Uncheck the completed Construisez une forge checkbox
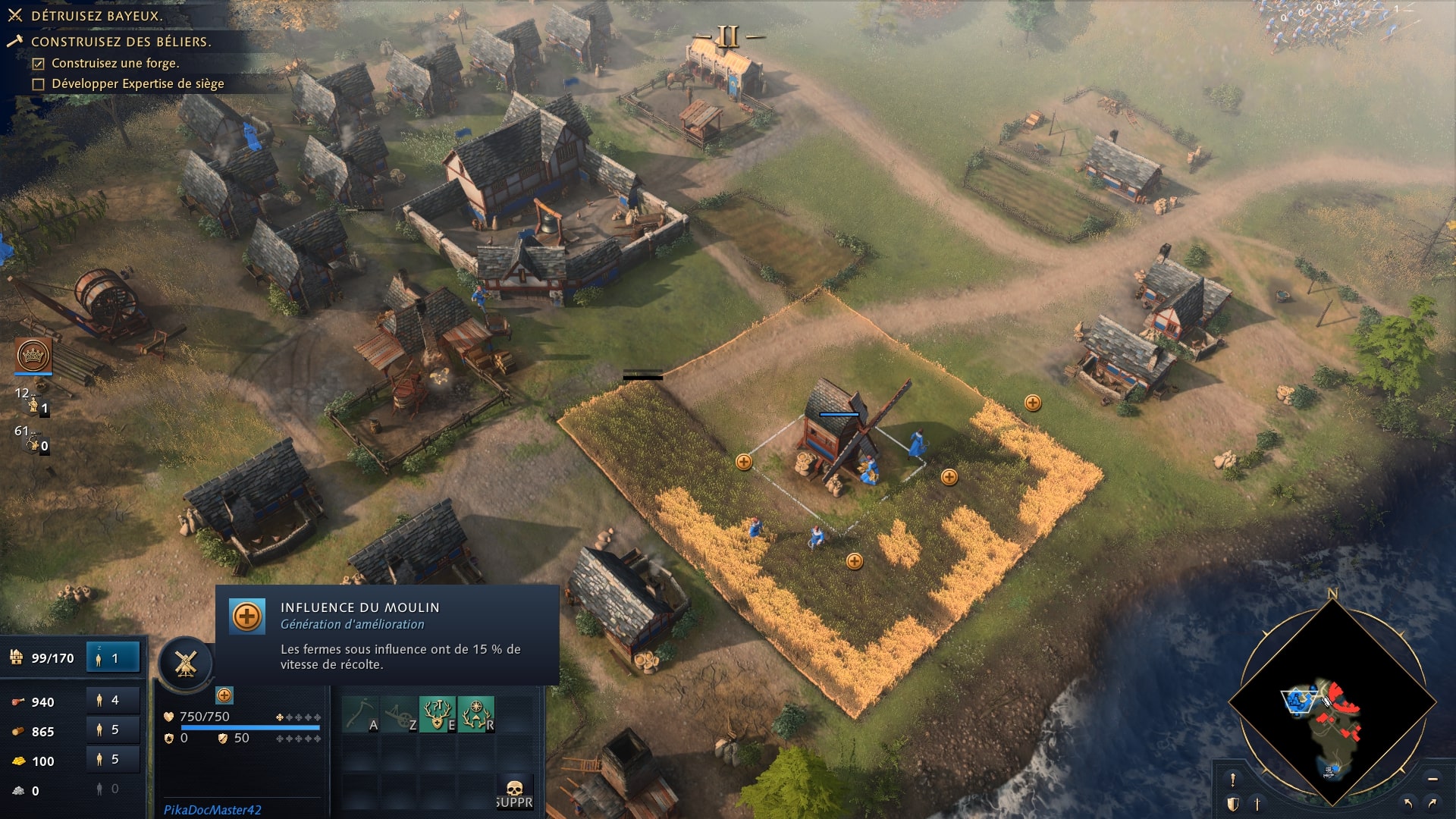Image resolution: width=1456 pixels, height=819 pixels. 37,65
